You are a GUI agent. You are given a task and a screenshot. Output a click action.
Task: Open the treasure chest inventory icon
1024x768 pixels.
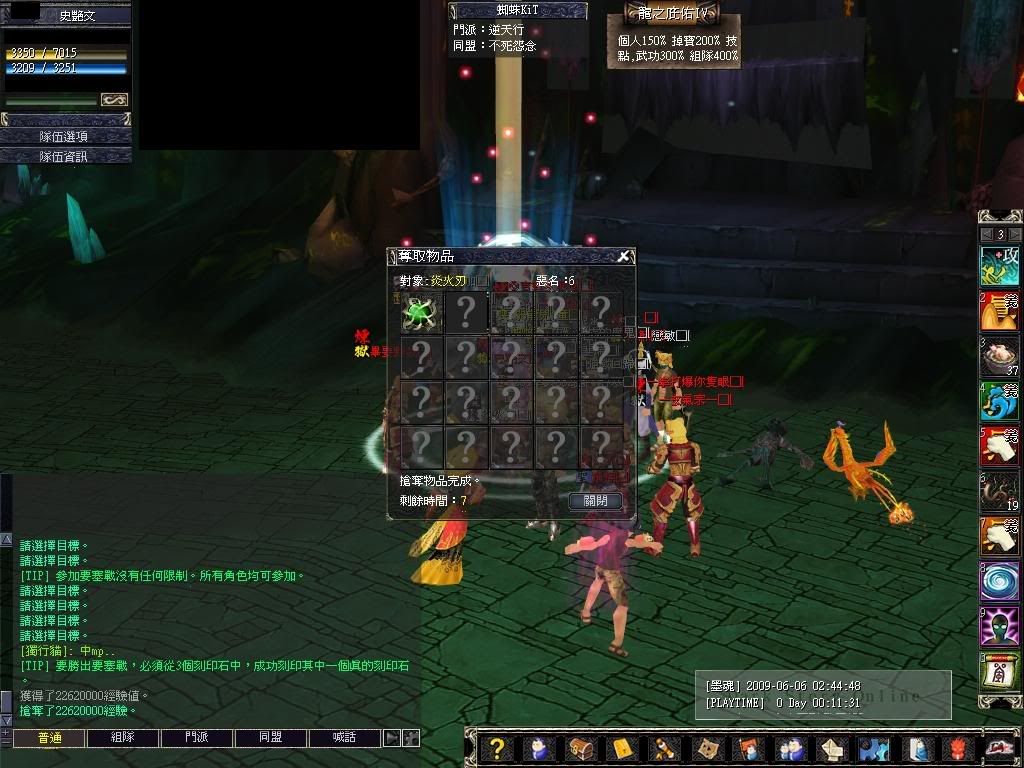click(580, 748)
